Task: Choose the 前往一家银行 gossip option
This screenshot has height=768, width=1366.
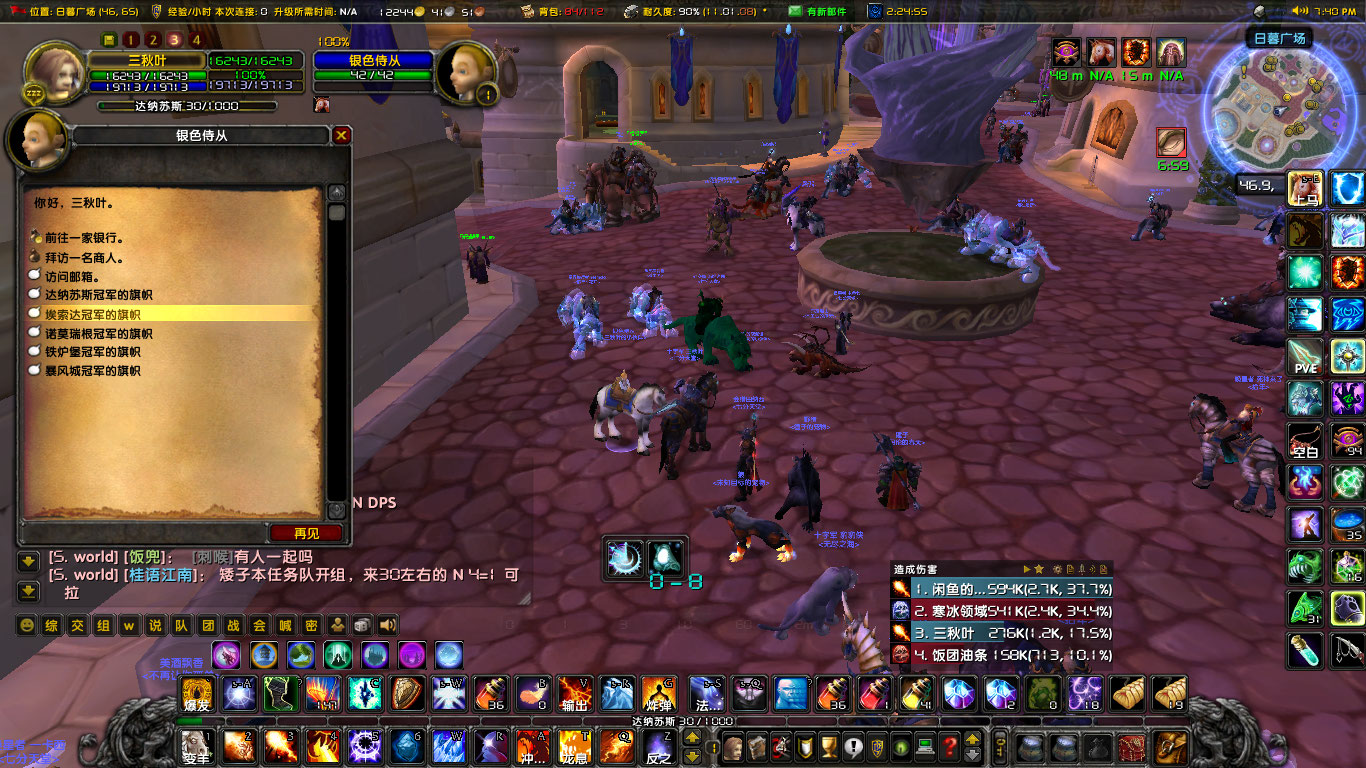Action: [x=85, y=238]
